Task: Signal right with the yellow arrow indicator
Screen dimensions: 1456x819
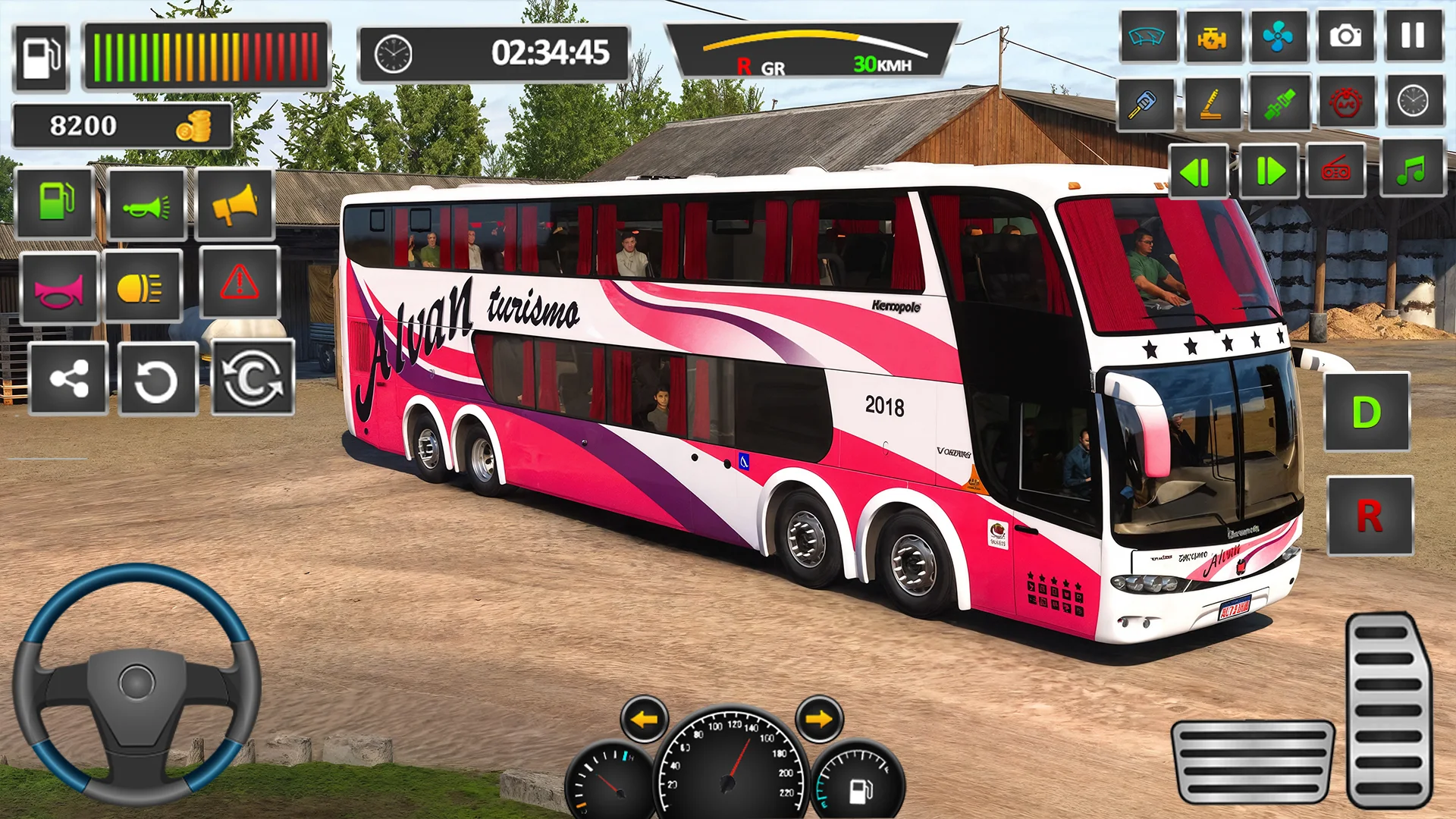Action: point(819,718)
